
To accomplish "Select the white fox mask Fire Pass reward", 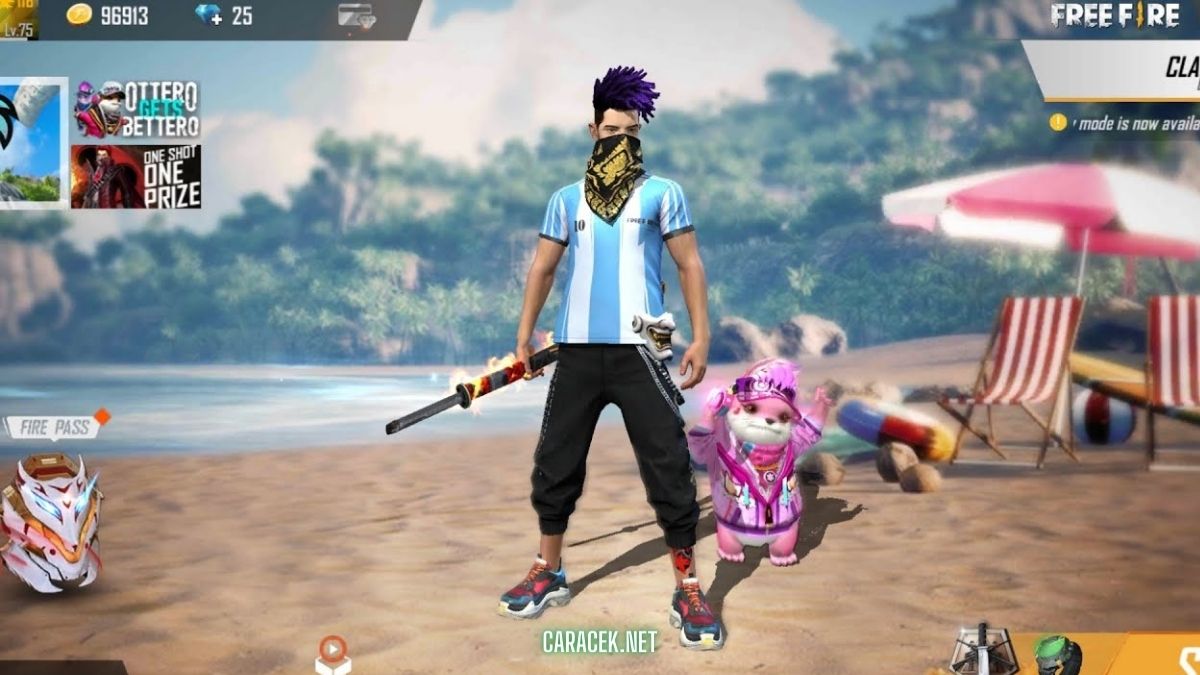I will pyautogui.click(x=50, y=518).
